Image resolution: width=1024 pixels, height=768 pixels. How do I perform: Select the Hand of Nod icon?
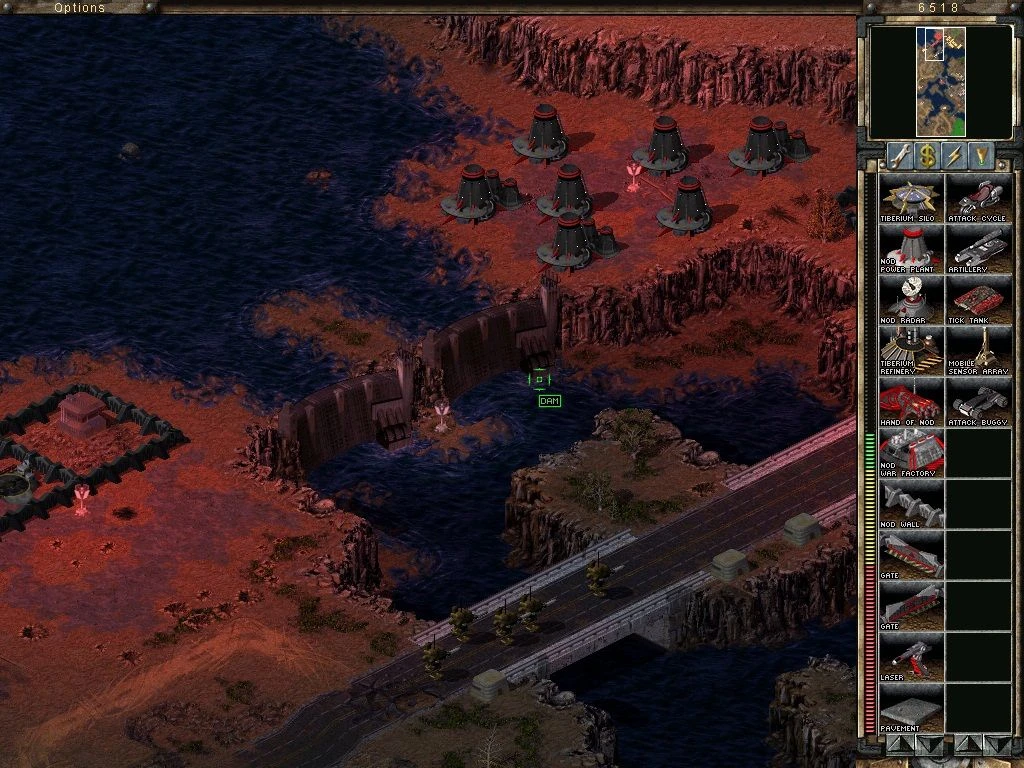point(911,401)
